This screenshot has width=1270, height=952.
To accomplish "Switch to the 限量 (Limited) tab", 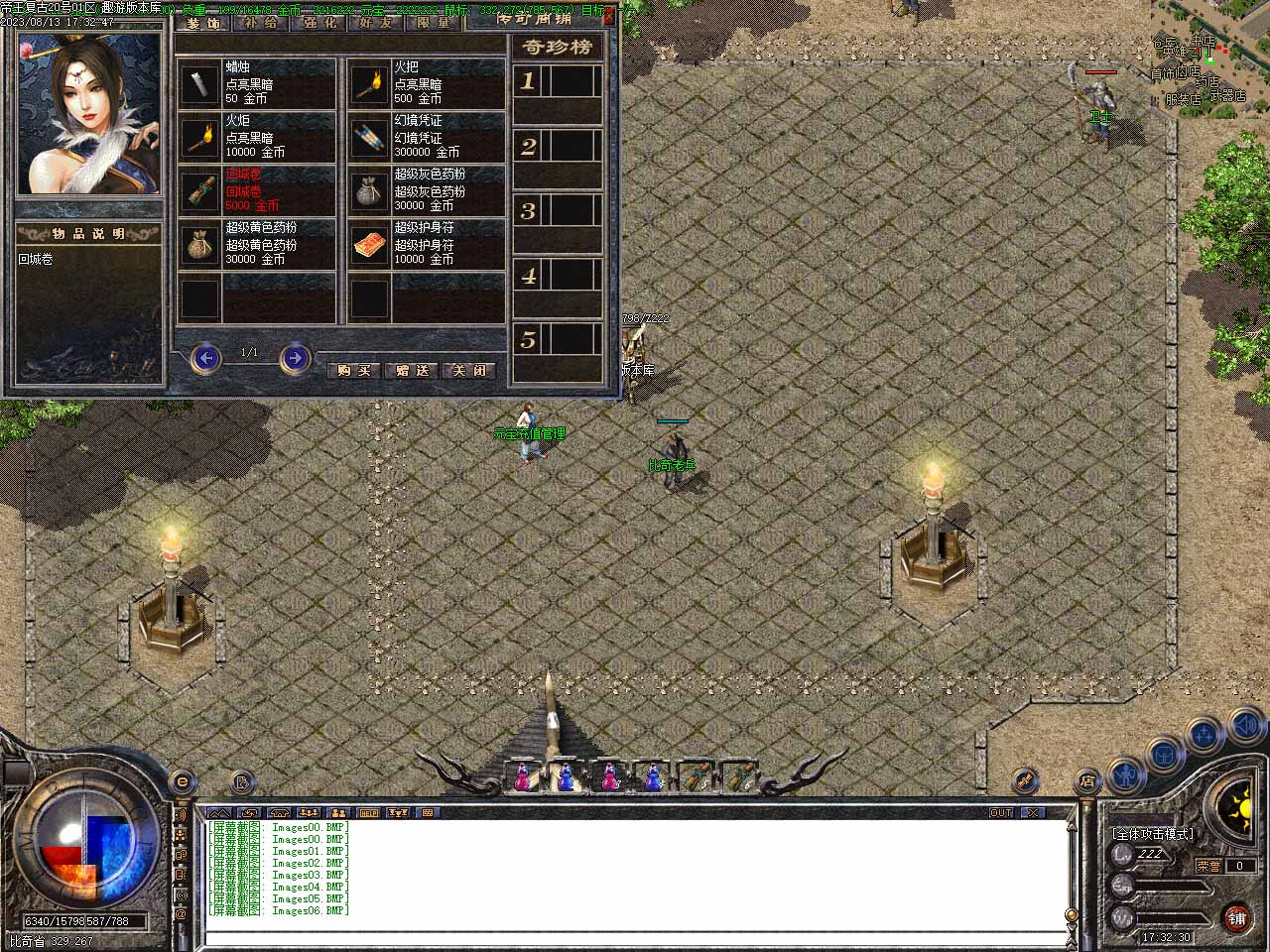I will (x=434, y=22).
